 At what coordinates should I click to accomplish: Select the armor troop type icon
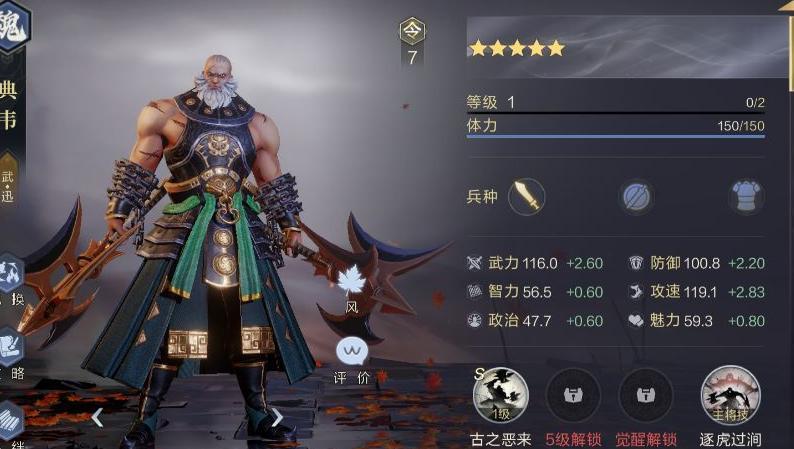745,196
